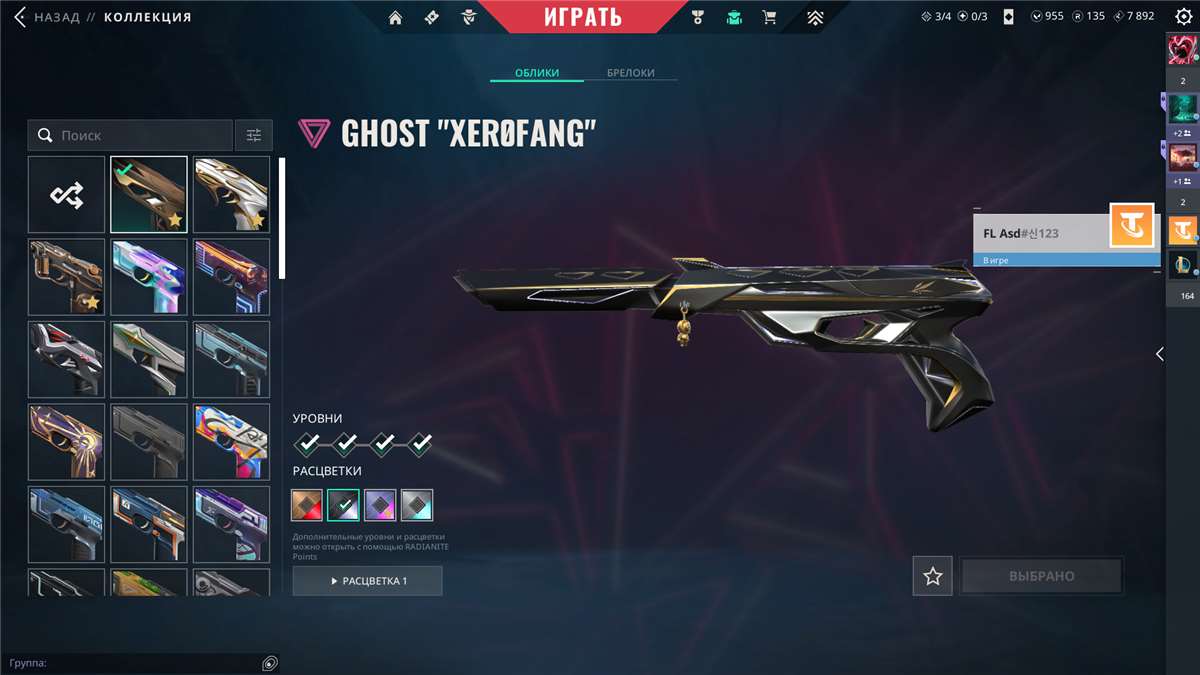This screenshot has height=675, width=1200.
Task: Select the first checked level diamond
Action: [308, 443]
